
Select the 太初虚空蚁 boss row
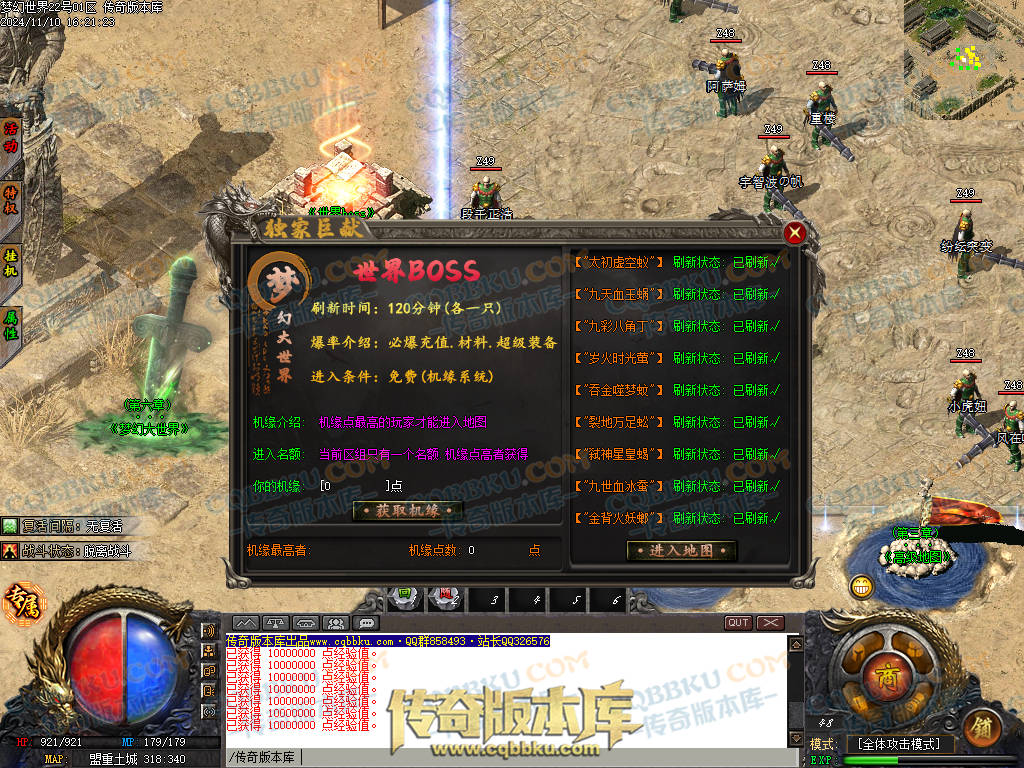click(x=620, y=262)
